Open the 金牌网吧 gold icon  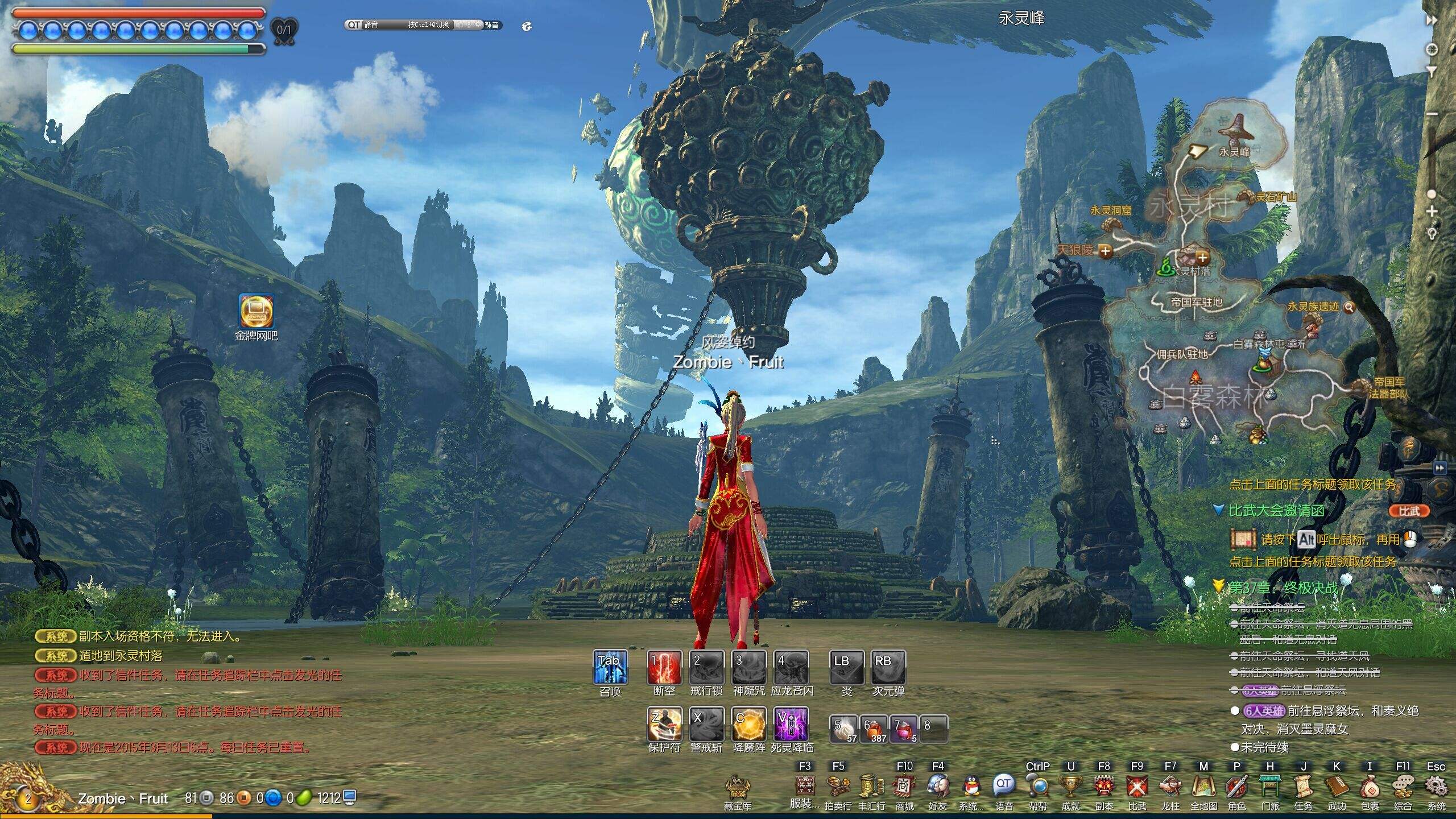point(257,311)
